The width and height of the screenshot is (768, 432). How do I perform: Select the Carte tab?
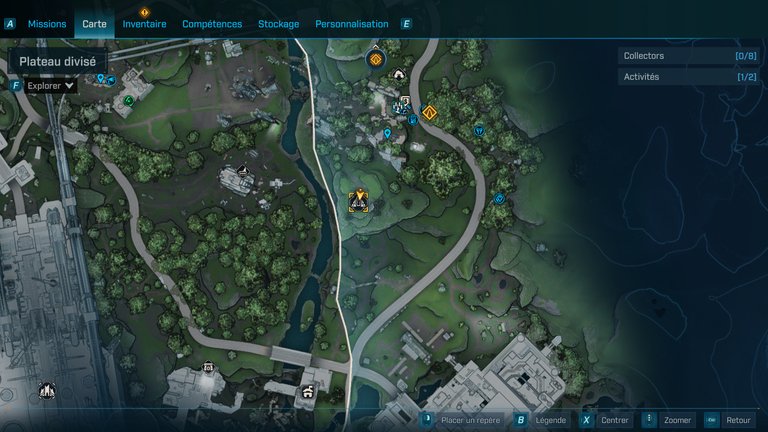point(94,23)
